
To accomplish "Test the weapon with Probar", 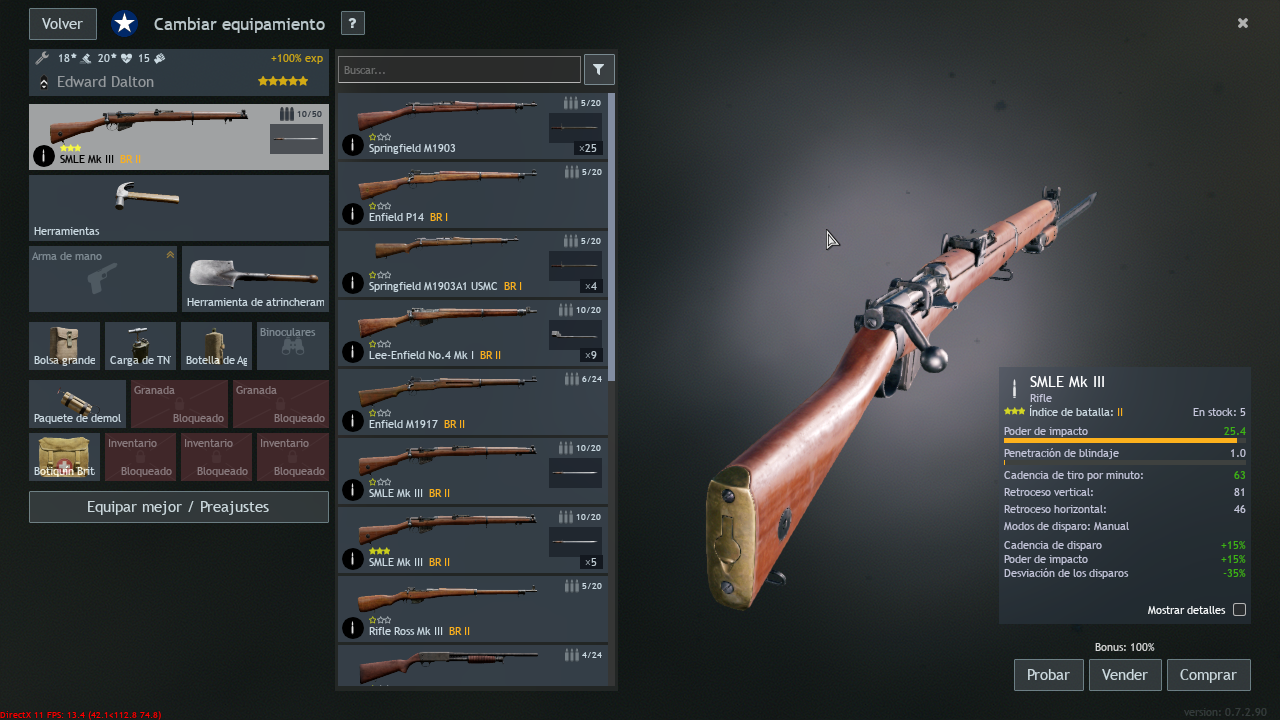I will [1048, 675].
